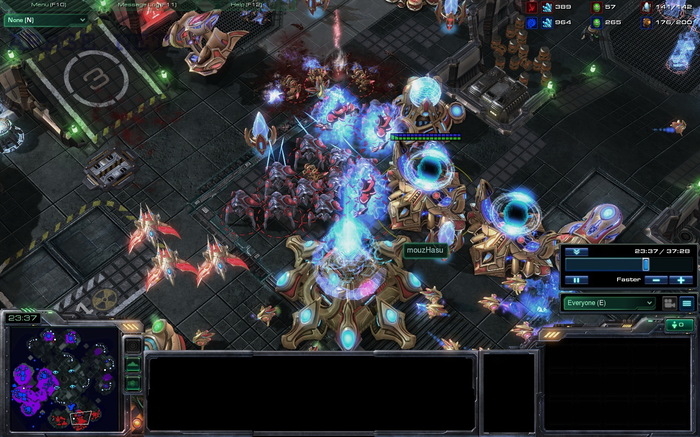This screenshot has width=700, height=437.
Task: Click the minimap ping signal button
Action: [x=133, y=345]
